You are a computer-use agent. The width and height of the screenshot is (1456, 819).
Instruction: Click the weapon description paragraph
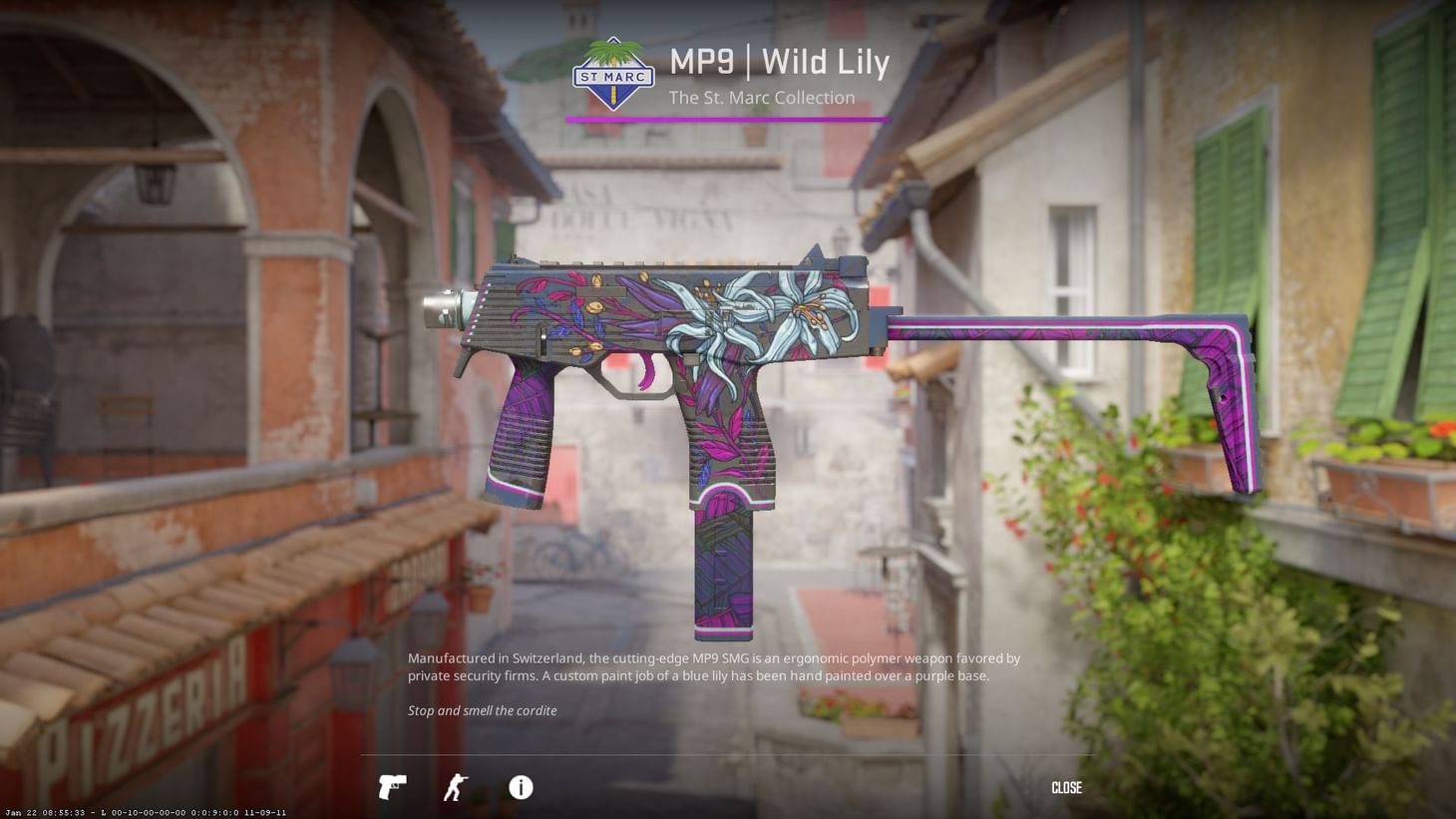tap(713, 666)
